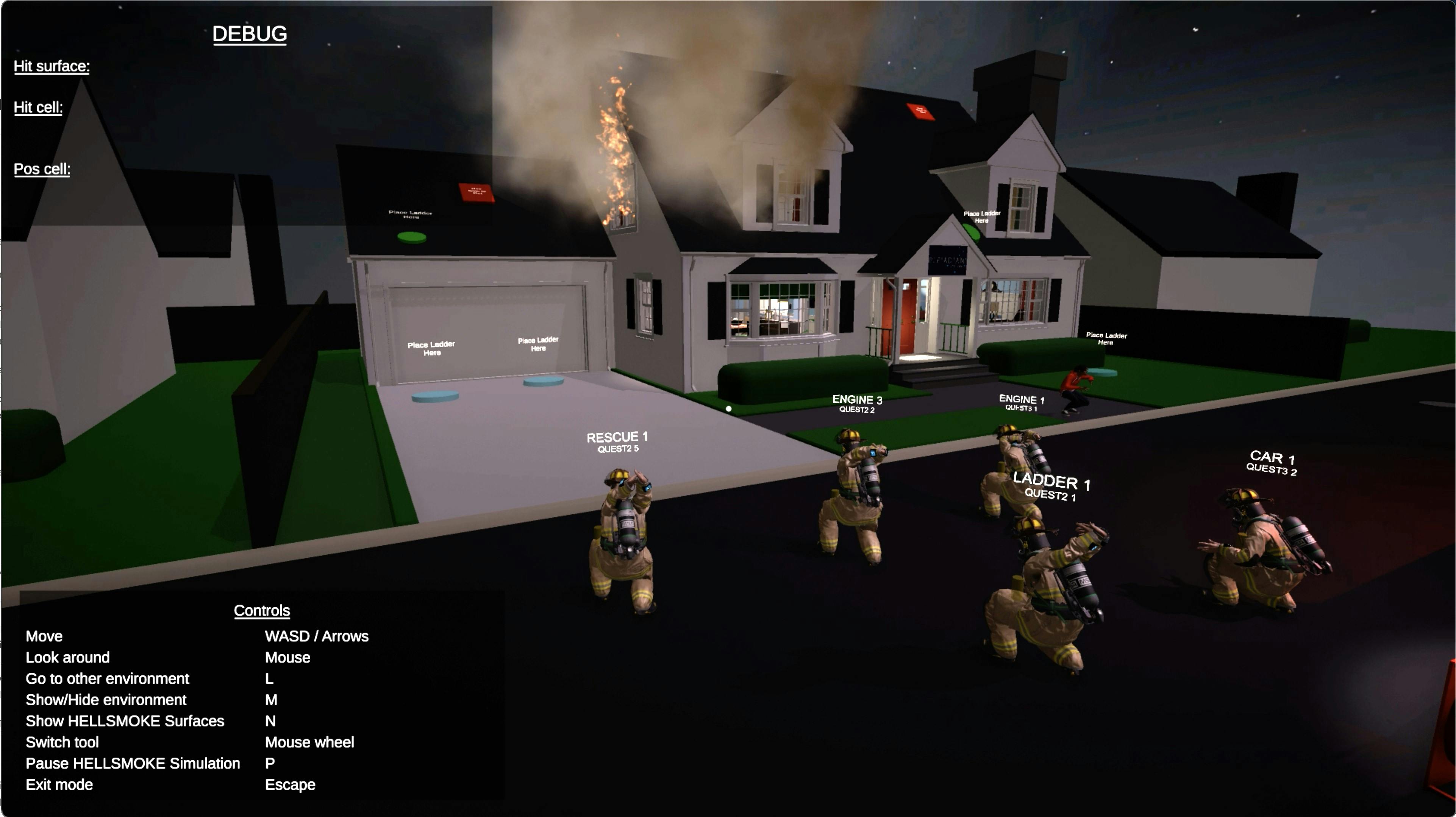This screenshot has width=1456, height=817.
Task: Enable Show HELLSMOKE Surfaces
Action: point(125,721)
